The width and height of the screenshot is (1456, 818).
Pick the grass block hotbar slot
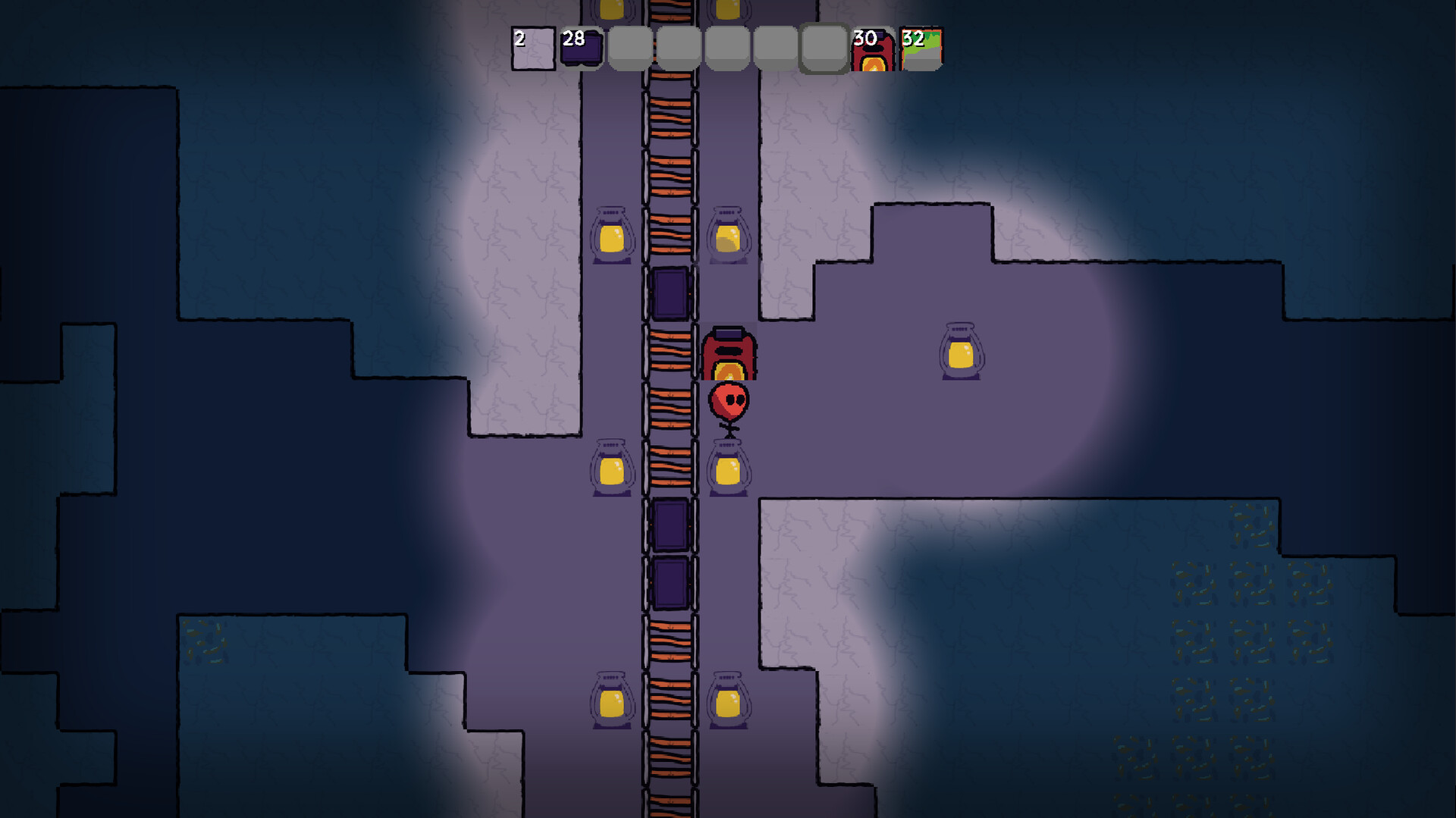click(x=921, y=50)
